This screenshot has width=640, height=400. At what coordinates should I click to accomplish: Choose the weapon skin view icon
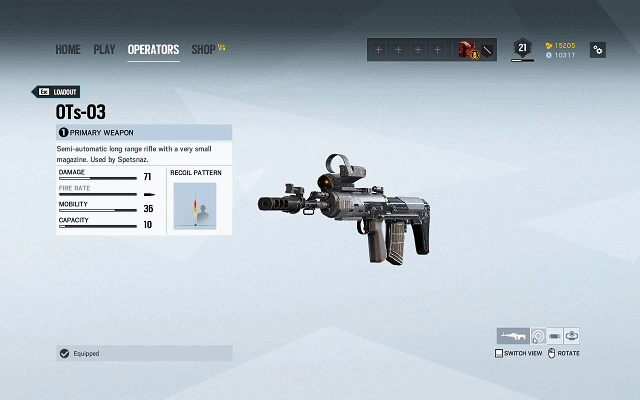(x=572, y=336)
